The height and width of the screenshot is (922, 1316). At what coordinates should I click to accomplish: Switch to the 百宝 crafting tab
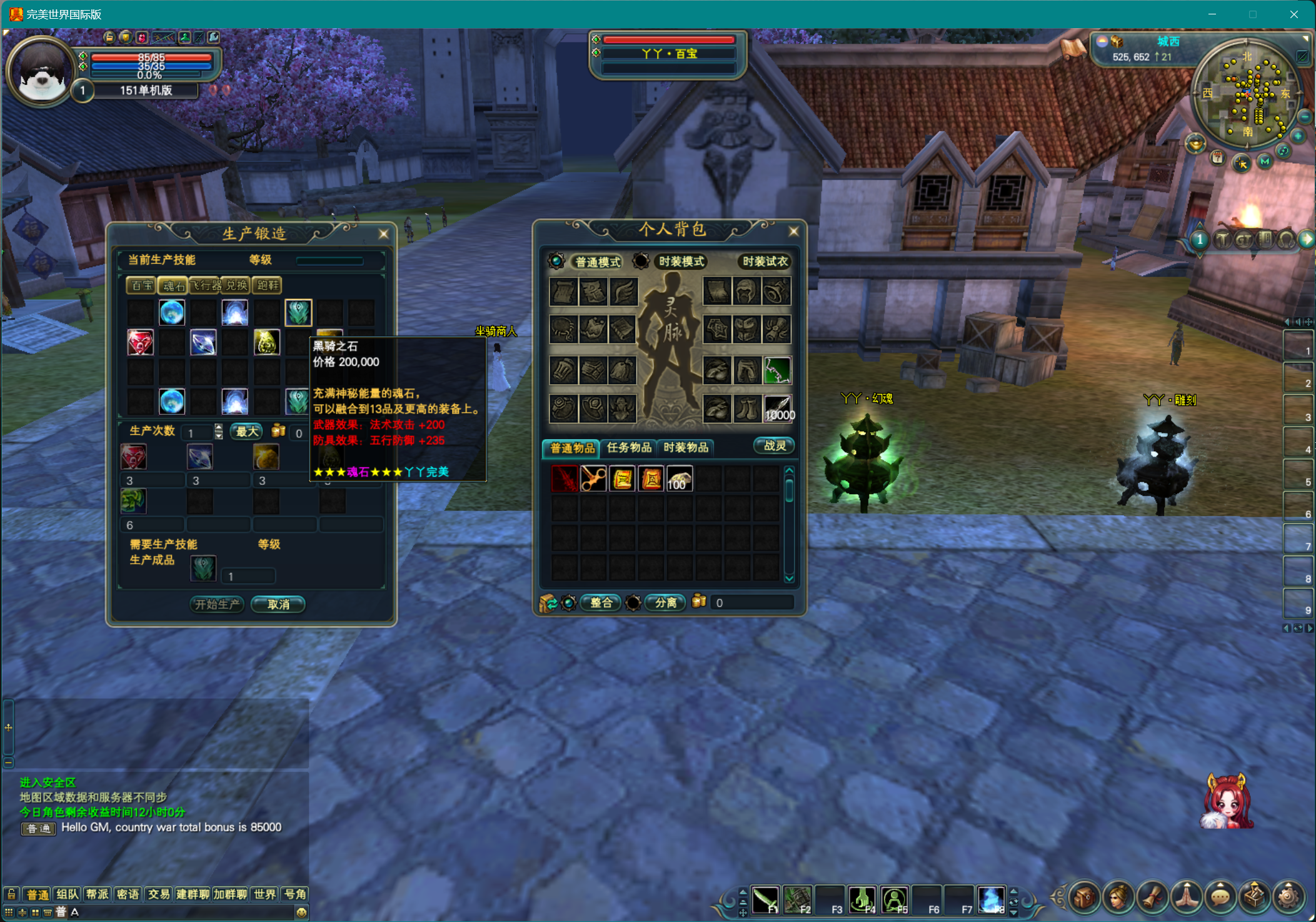[141, 286]
